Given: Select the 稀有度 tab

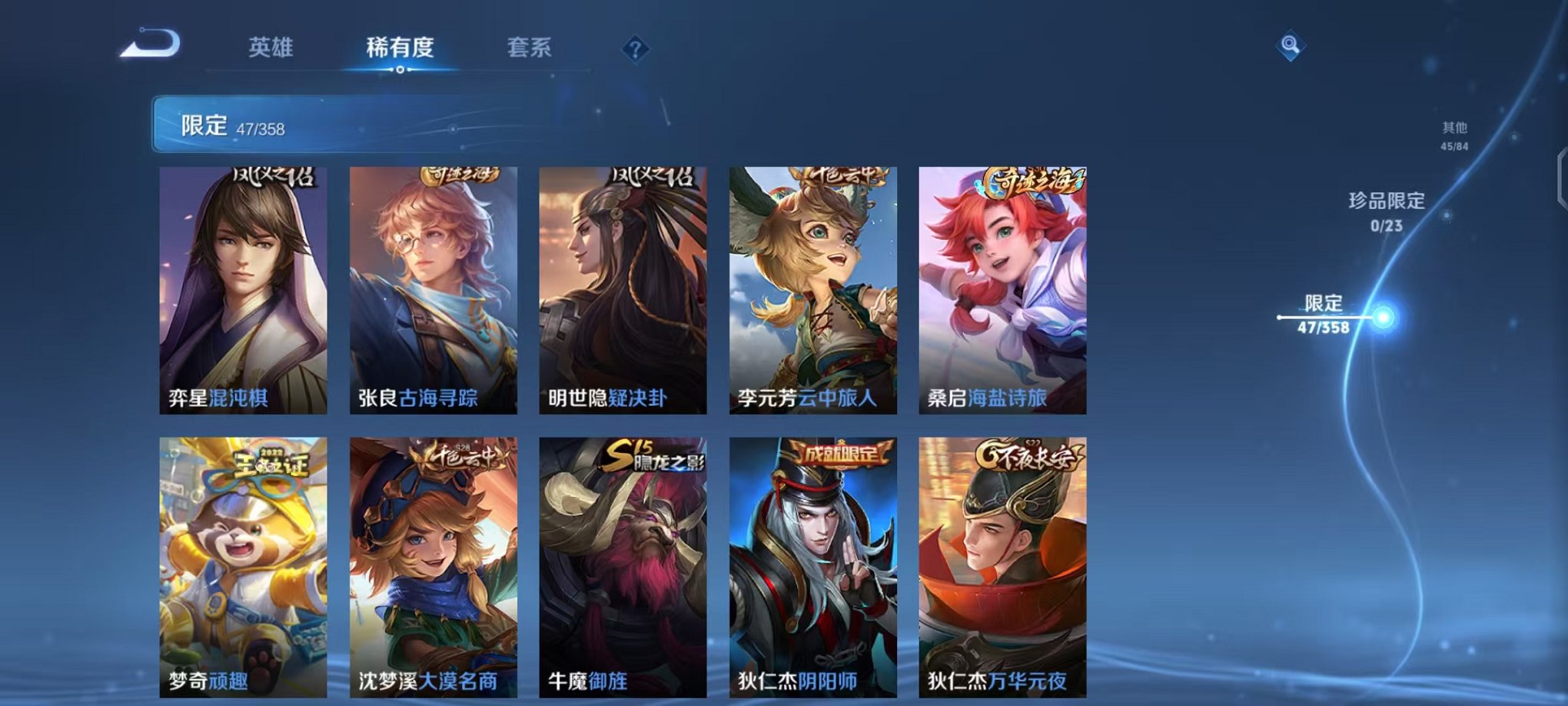Looking at the screenshot, I should coord(401,46).
